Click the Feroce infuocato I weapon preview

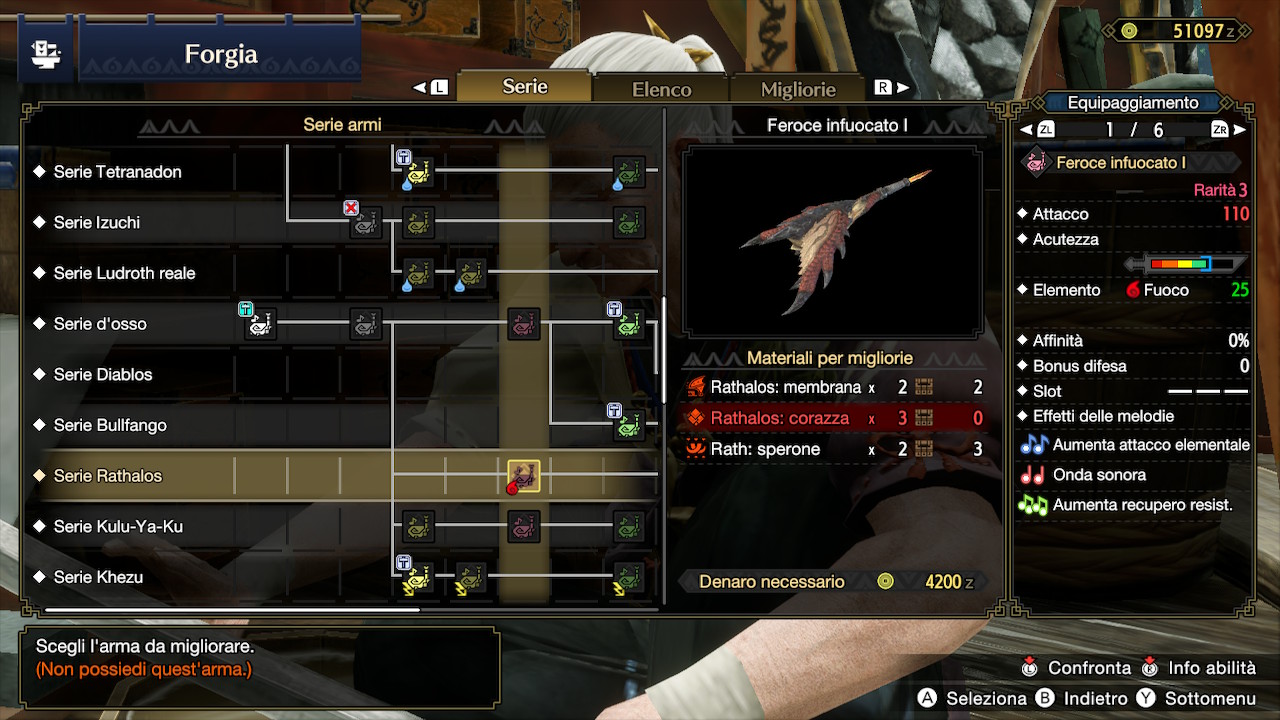click(x=832, y=241)
